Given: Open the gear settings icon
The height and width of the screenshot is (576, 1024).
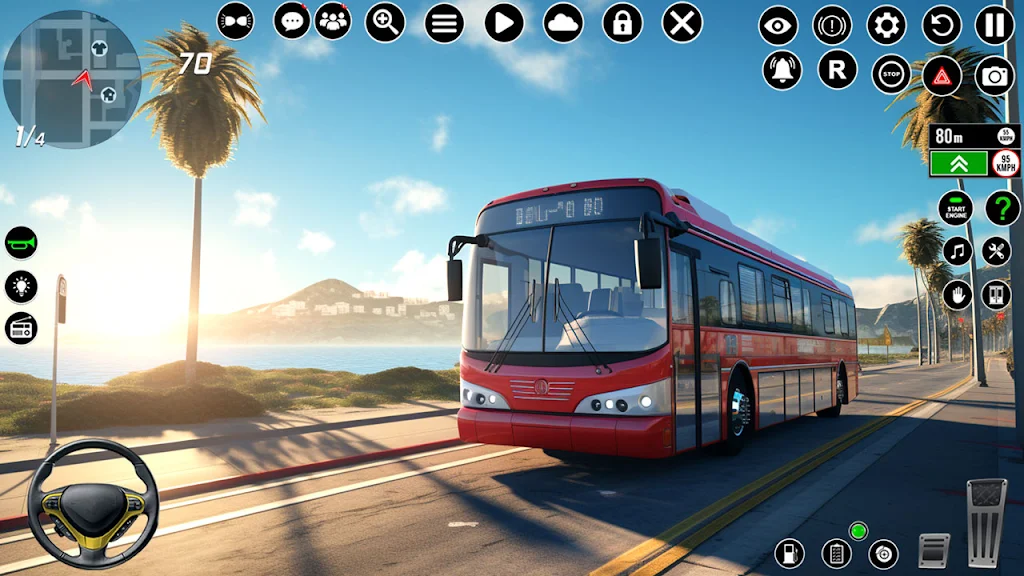Looking at the screenshot, I should pos(886,25).
